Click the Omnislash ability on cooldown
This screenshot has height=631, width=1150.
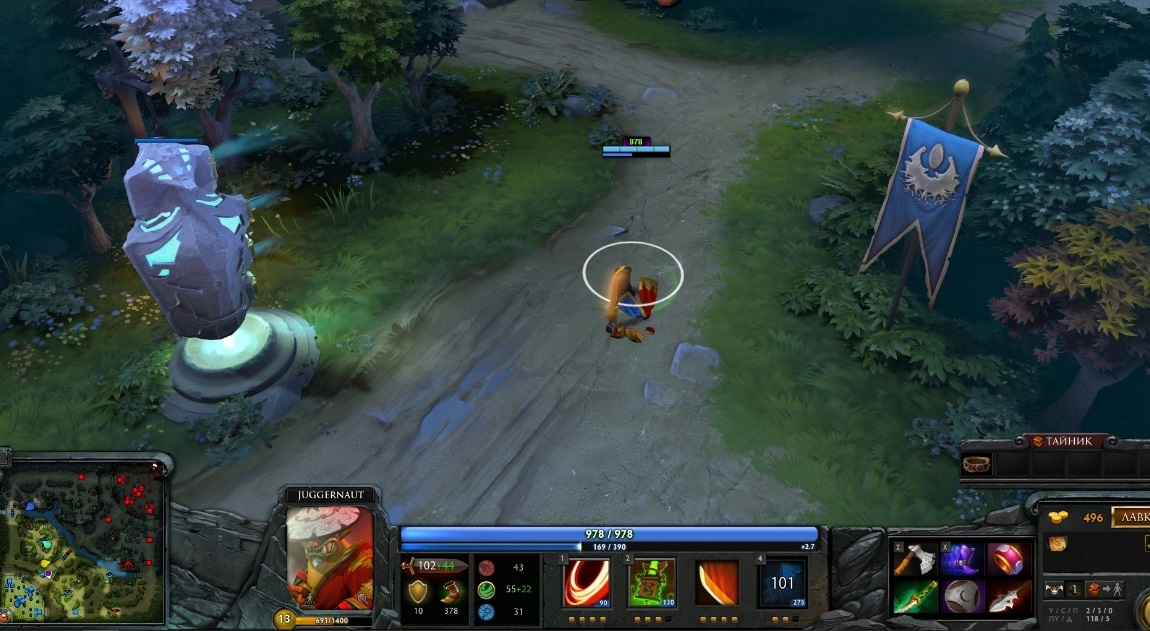(782, 582)
